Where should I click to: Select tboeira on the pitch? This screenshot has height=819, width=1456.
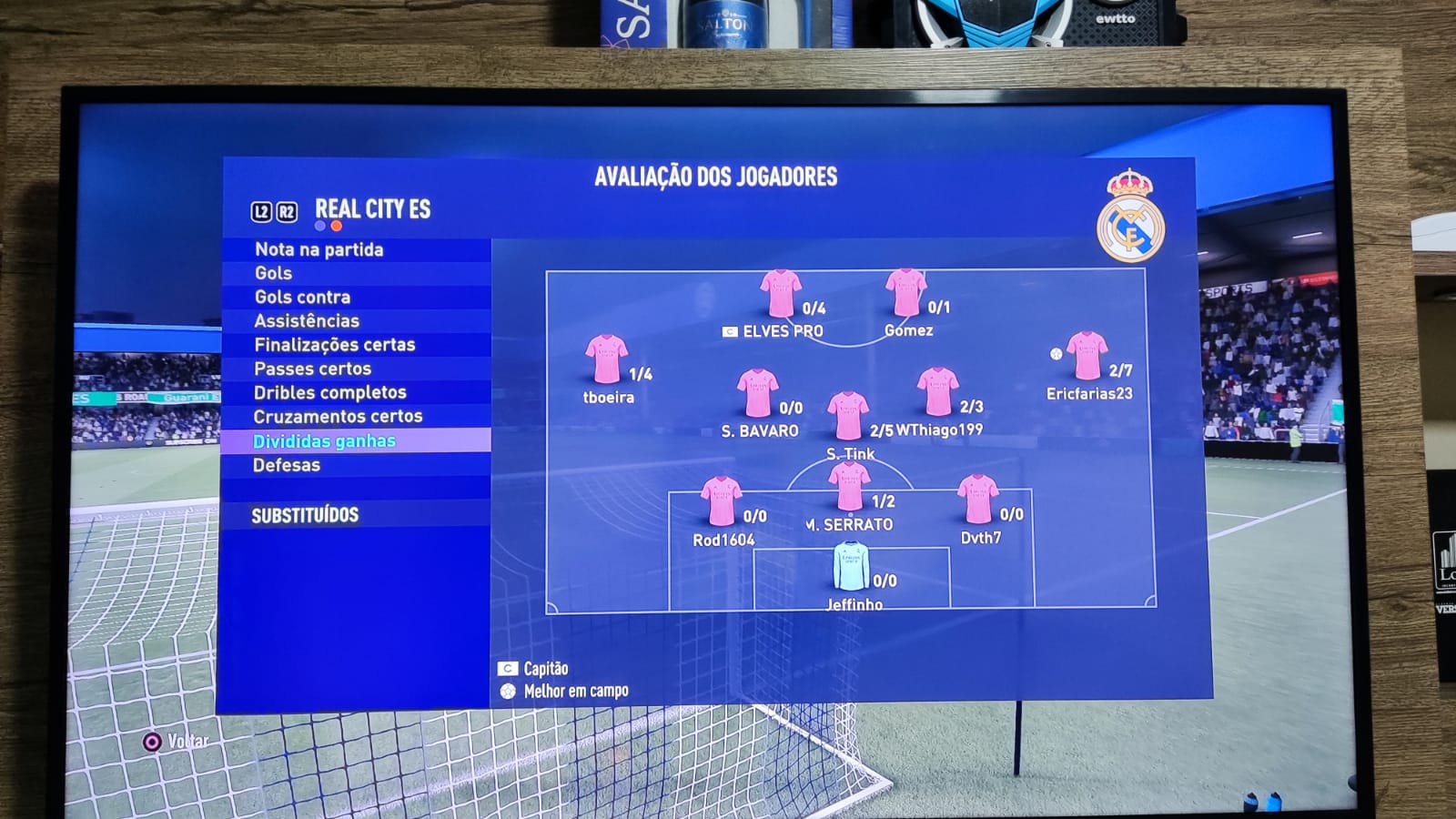click(606, 359)
